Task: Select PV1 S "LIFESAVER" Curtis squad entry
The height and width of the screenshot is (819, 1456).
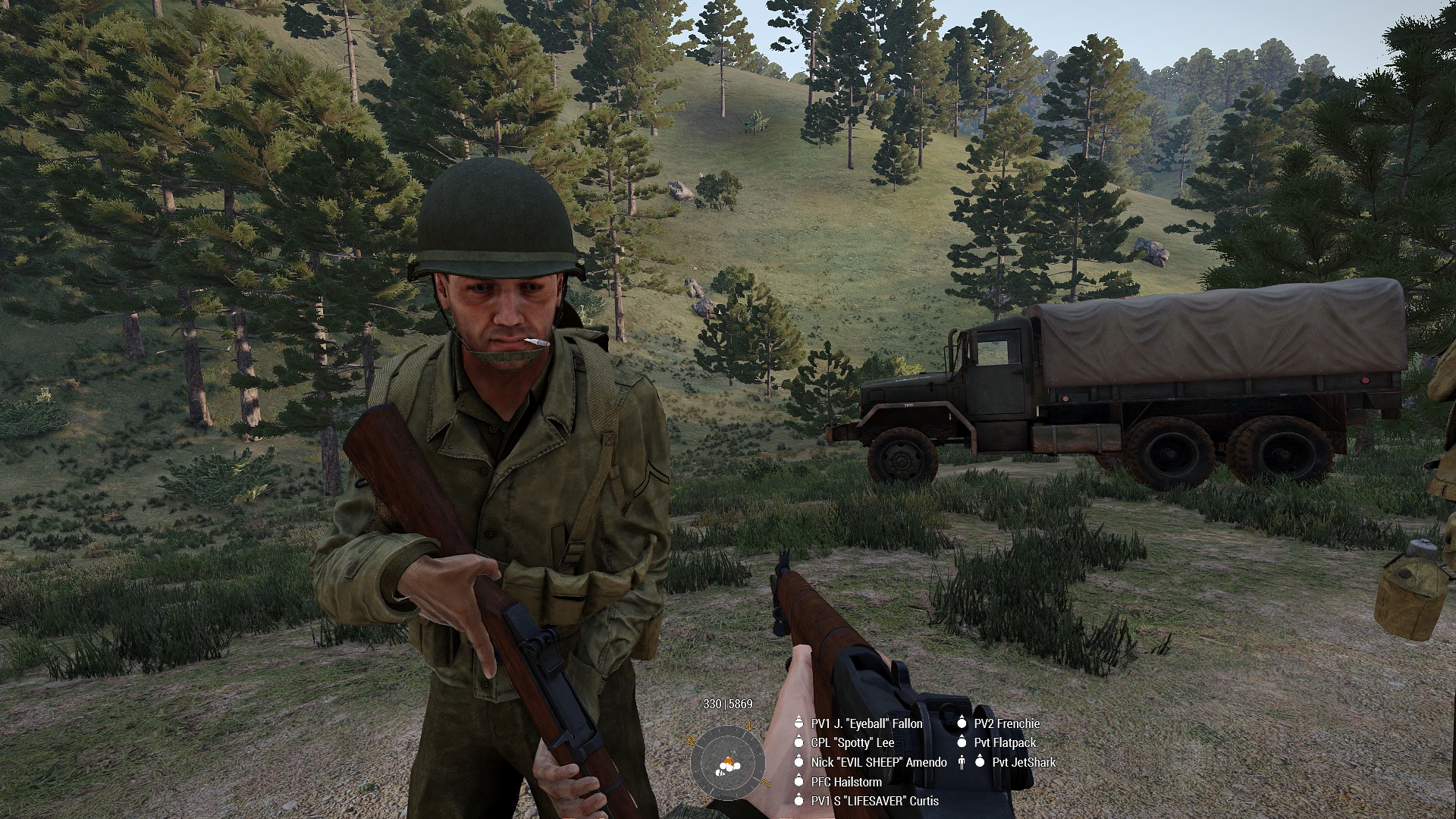Action: pyautogui.click(x=874, y=801)
